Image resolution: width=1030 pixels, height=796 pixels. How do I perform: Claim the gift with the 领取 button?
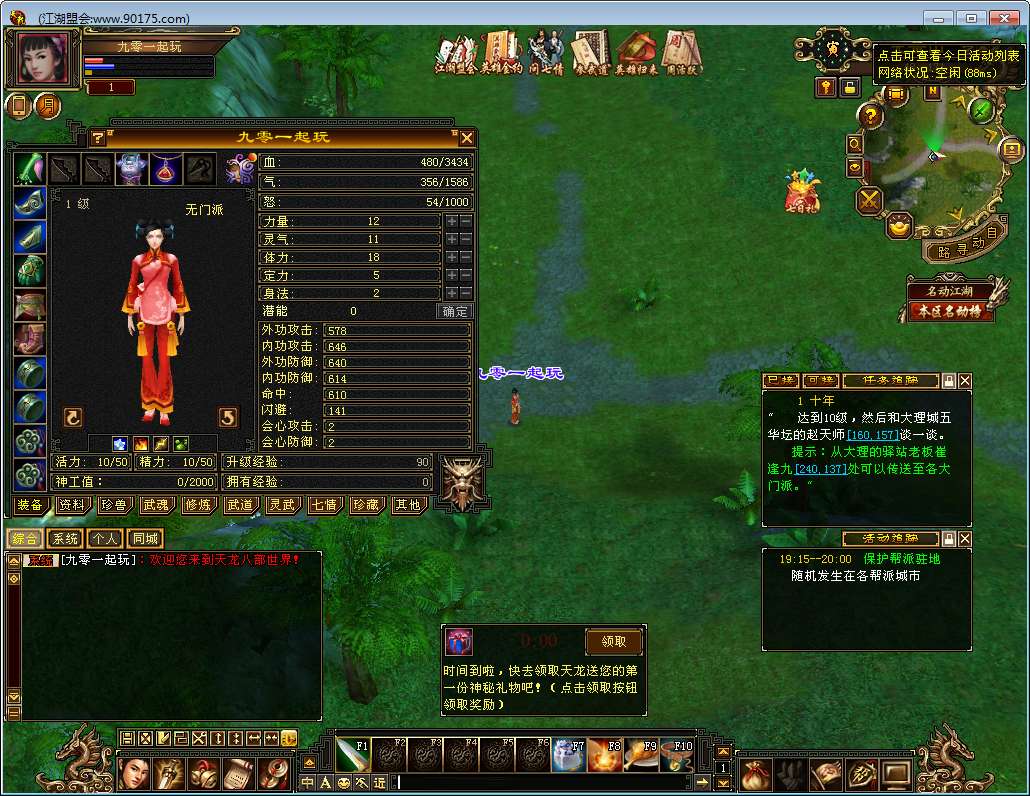coord(613,641)
